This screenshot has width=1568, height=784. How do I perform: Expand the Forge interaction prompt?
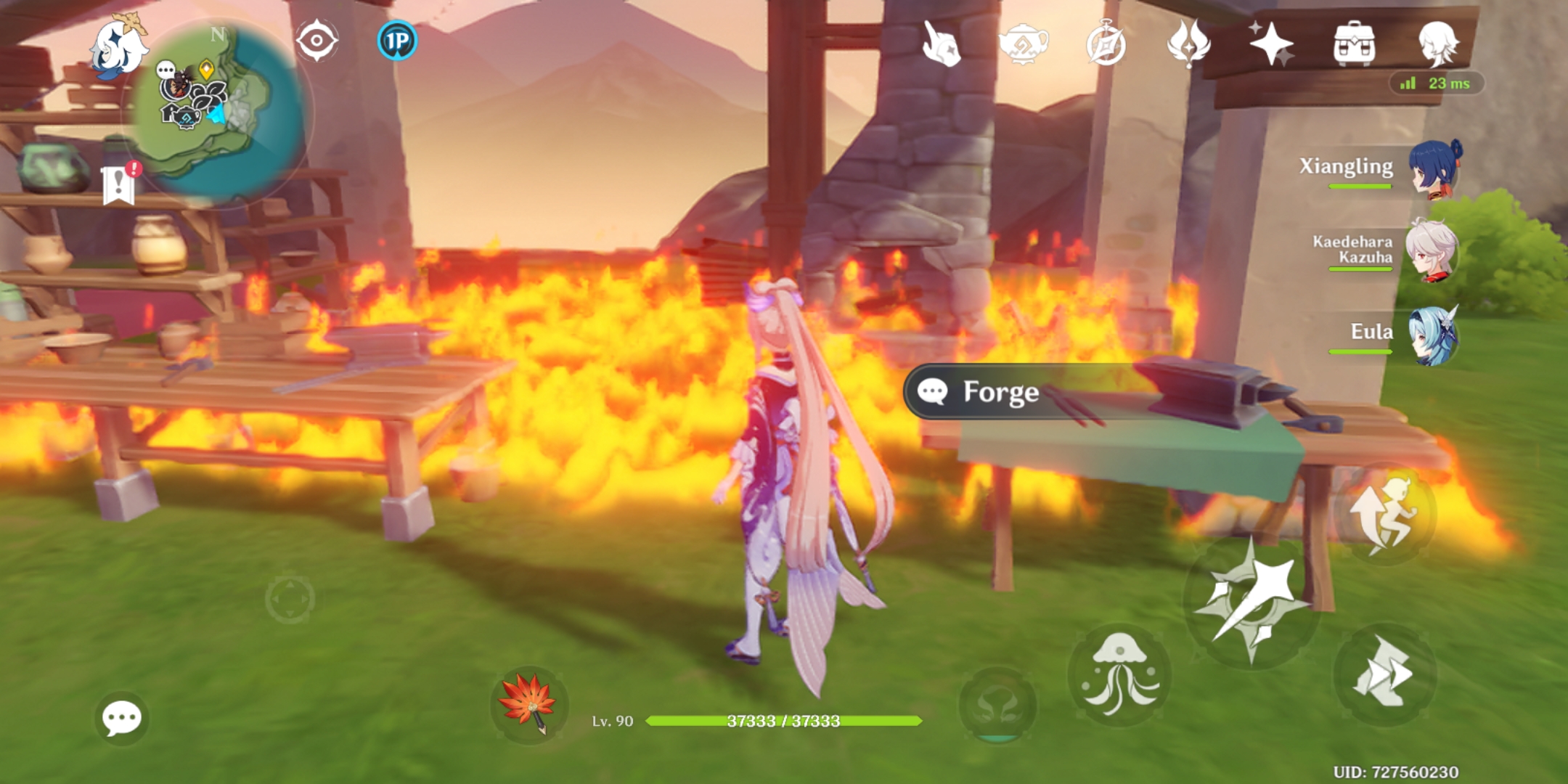tap(984, 393)
